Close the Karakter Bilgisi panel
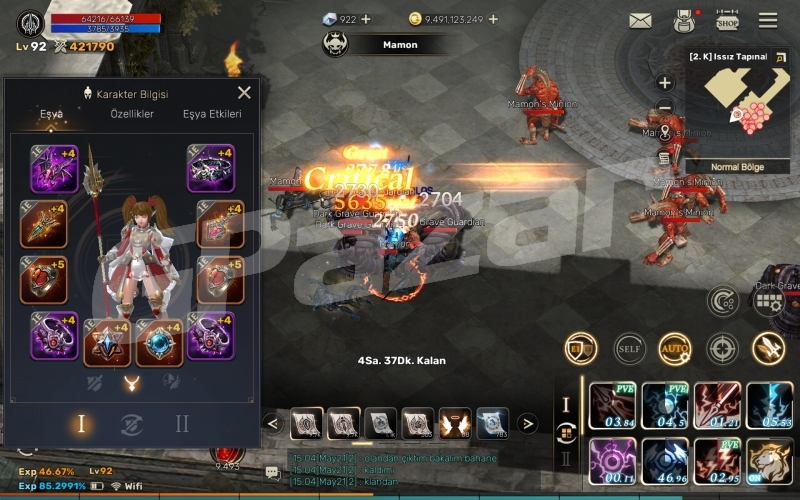This screenshot has width=800, height=500. (244, 93)
